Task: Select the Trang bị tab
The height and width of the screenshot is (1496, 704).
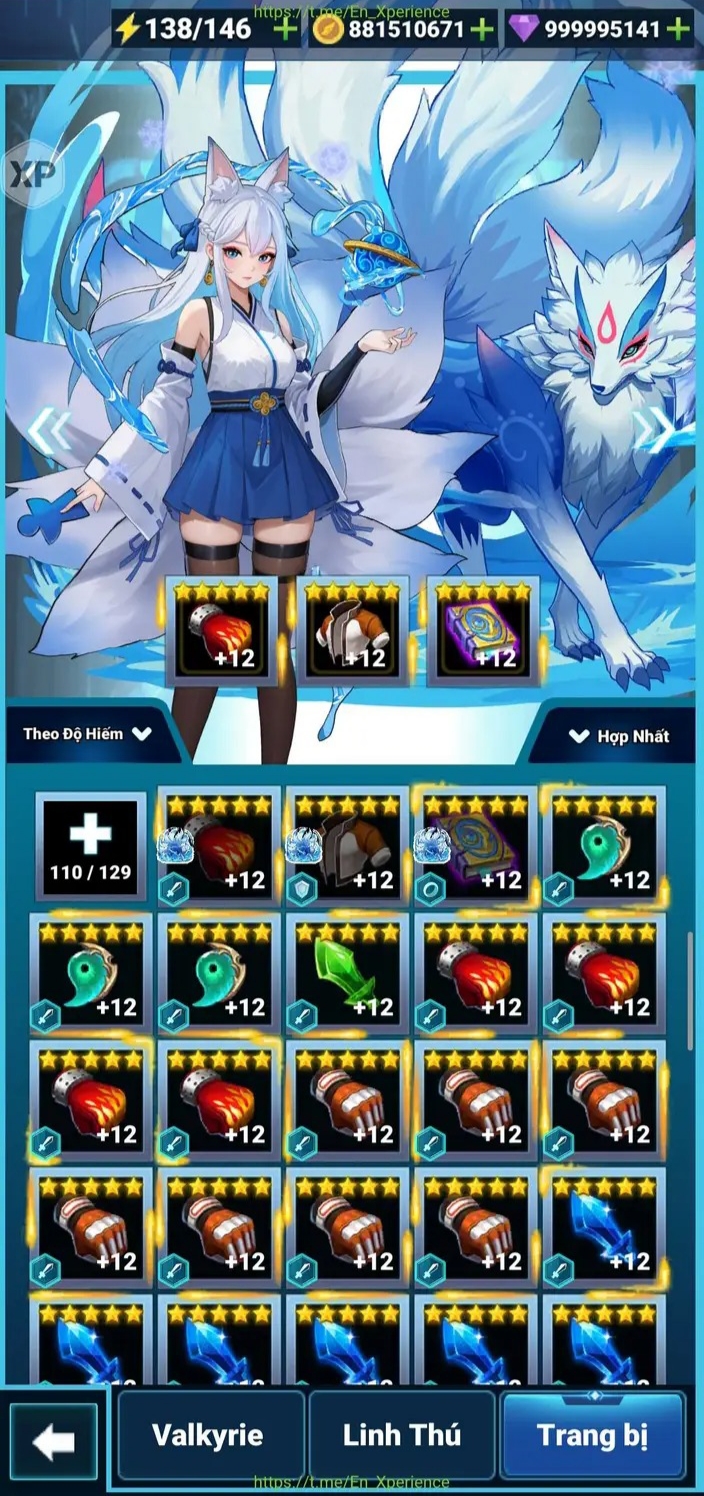Action: [592, 1435]
